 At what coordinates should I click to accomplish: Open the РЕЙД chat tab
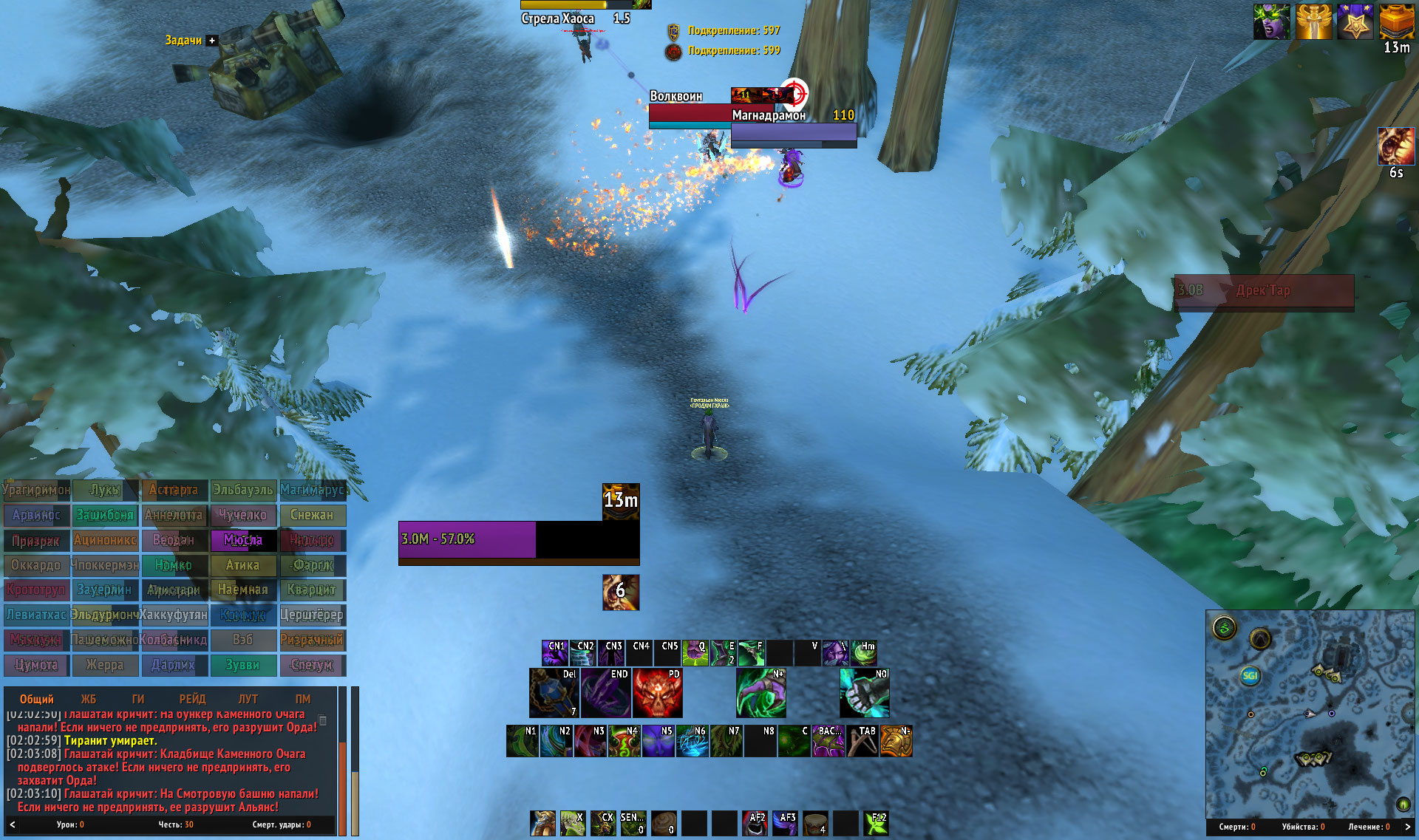[x=192, y=699]
